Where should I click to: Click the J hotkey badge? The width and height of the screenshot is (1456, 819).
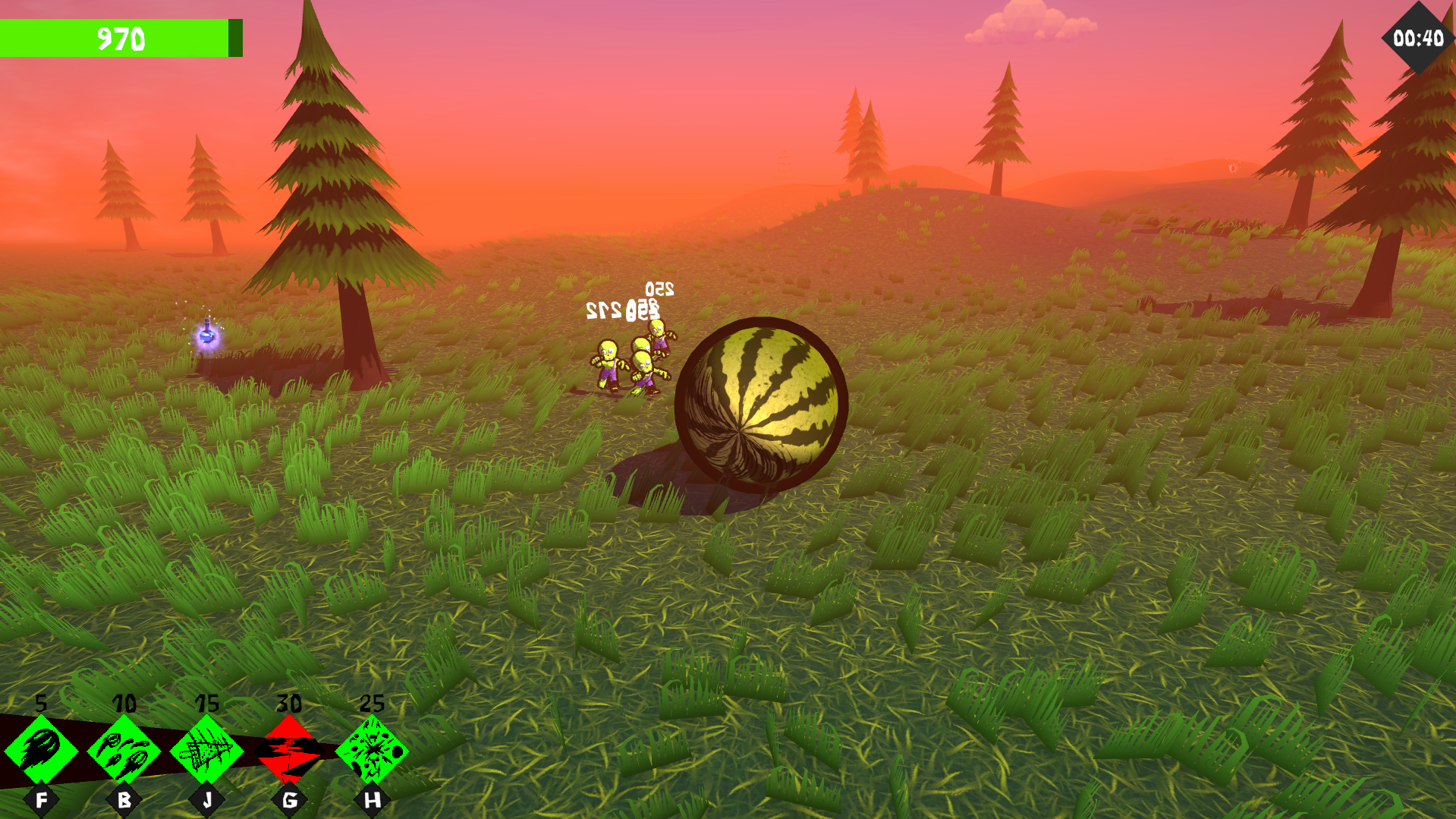(206, 799)
